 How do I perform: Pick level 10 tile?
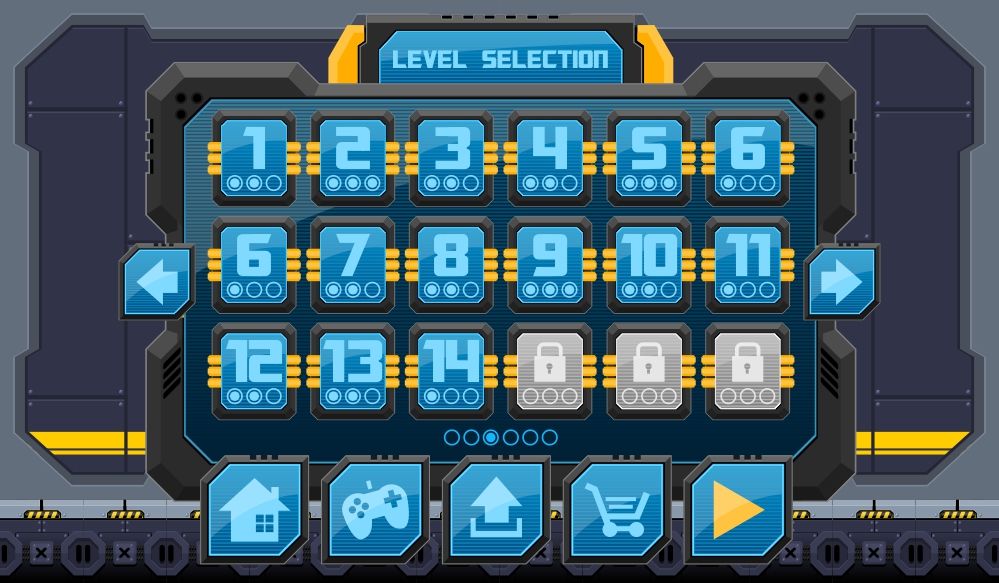(x=648, y=264)
